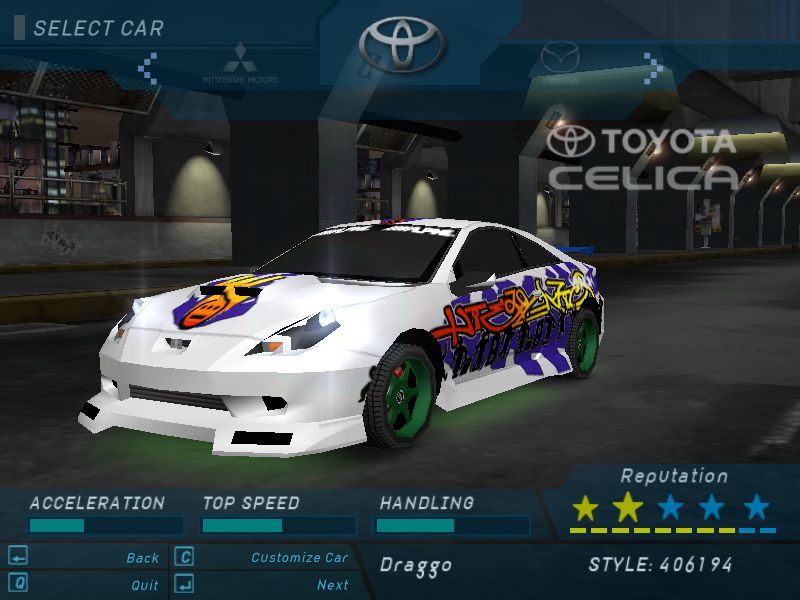This screenshot has width=800, height=600.
Task: Select the Mitsubishi Motors brand logo
Action: [x=240, y=62]
